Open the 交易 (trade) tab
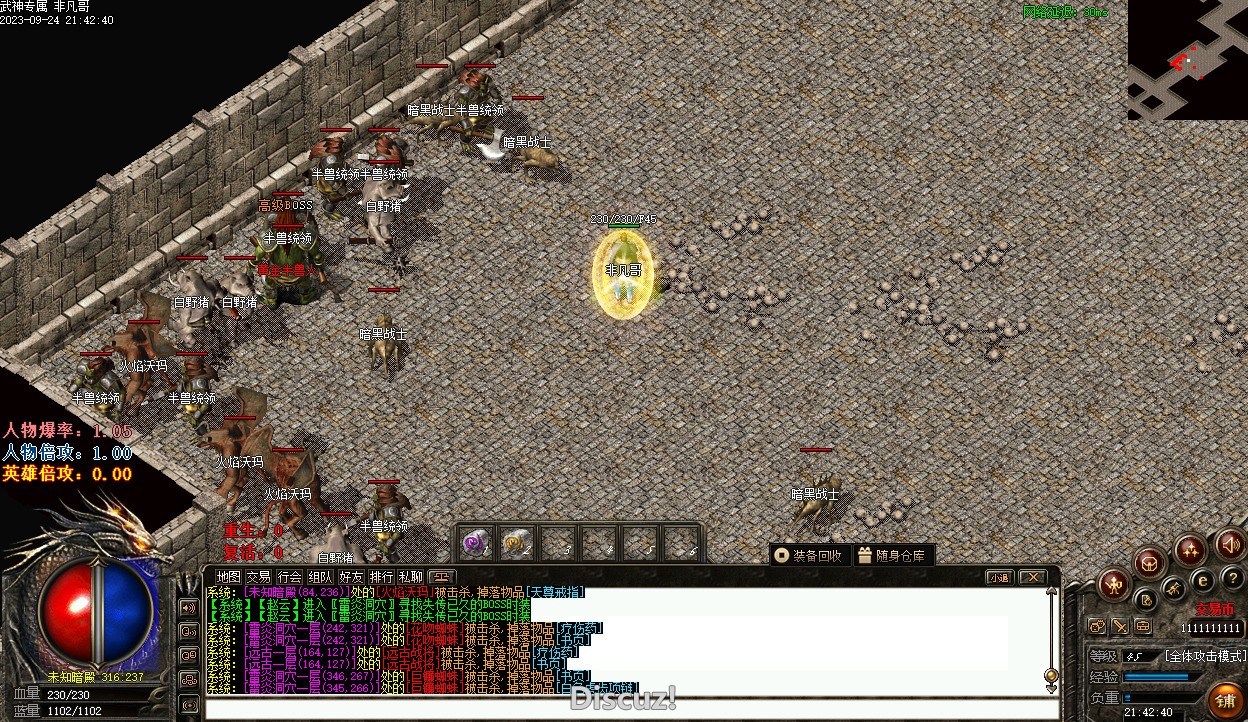 click(x=259, y=577)
